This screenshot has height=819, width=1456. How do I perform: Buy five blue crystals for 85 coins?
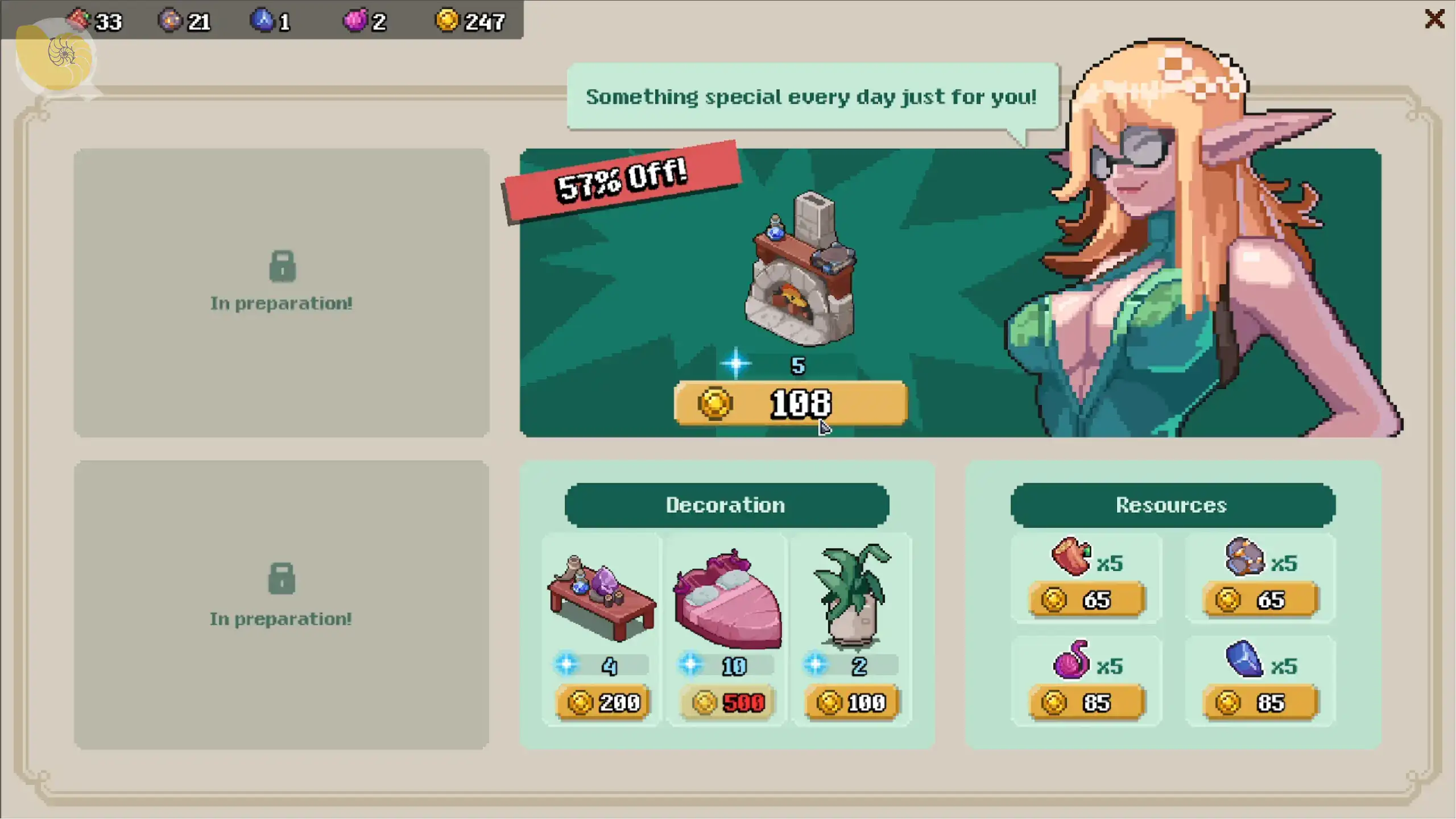pos(1260,703)
